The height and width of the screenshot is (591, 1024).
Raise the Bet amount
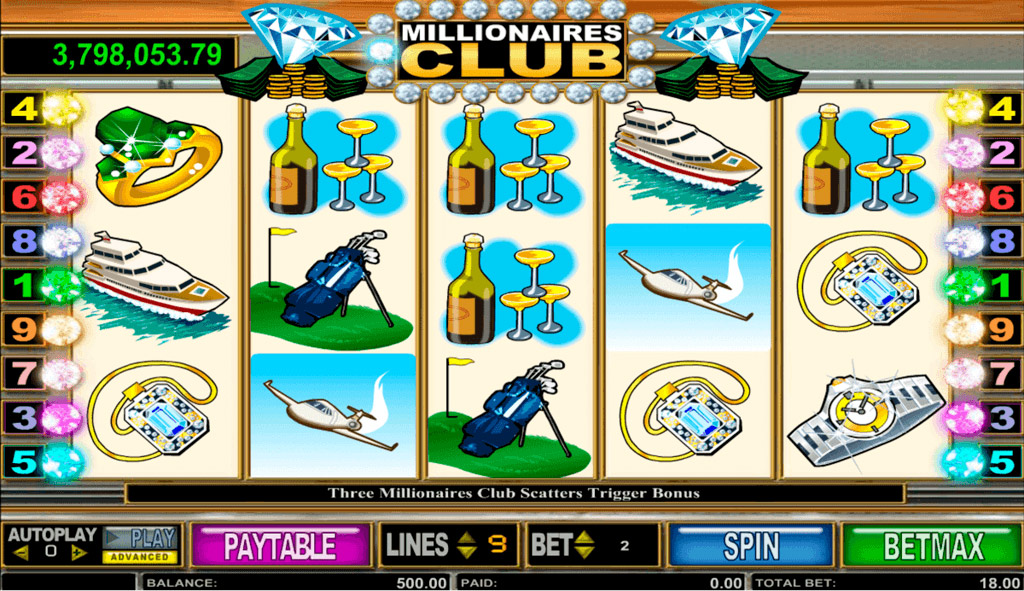pyautogui.click(x=585, y=538)
